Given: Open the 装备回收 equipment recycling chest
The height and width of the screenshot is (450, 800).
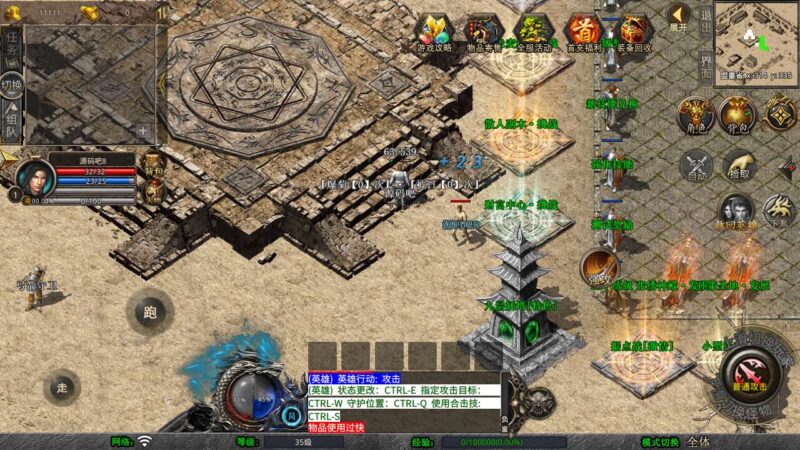Looking at the screenshot, I should click(632, 31).
